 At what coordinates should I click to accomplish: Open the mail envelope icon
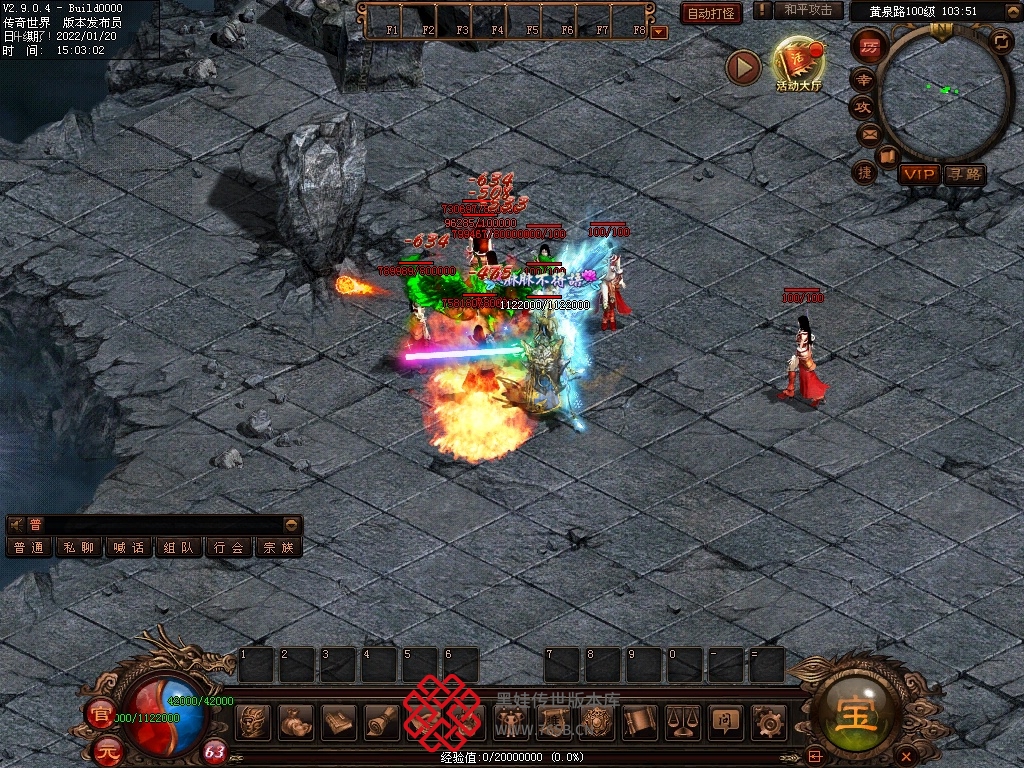pos(868,133)
